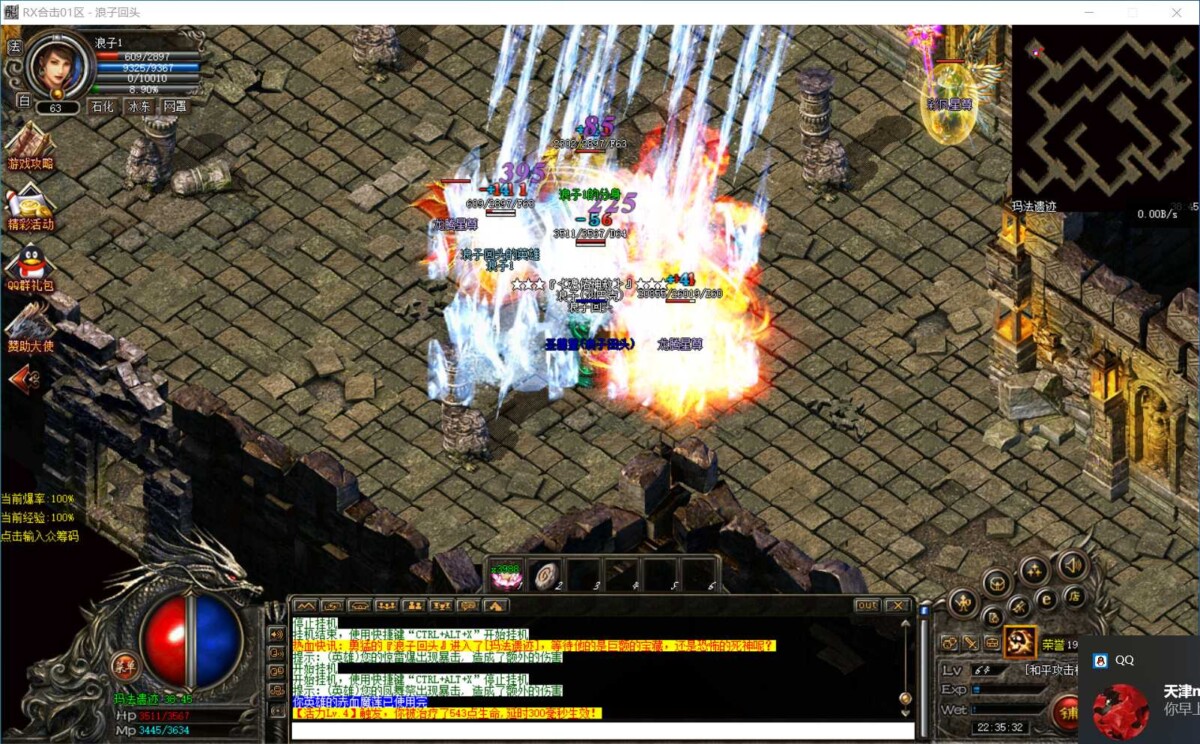Toggle sound with the round speaker button
Image resolution: width=1200 pixels, height=744 pixels.
(x=1072, y=565)
